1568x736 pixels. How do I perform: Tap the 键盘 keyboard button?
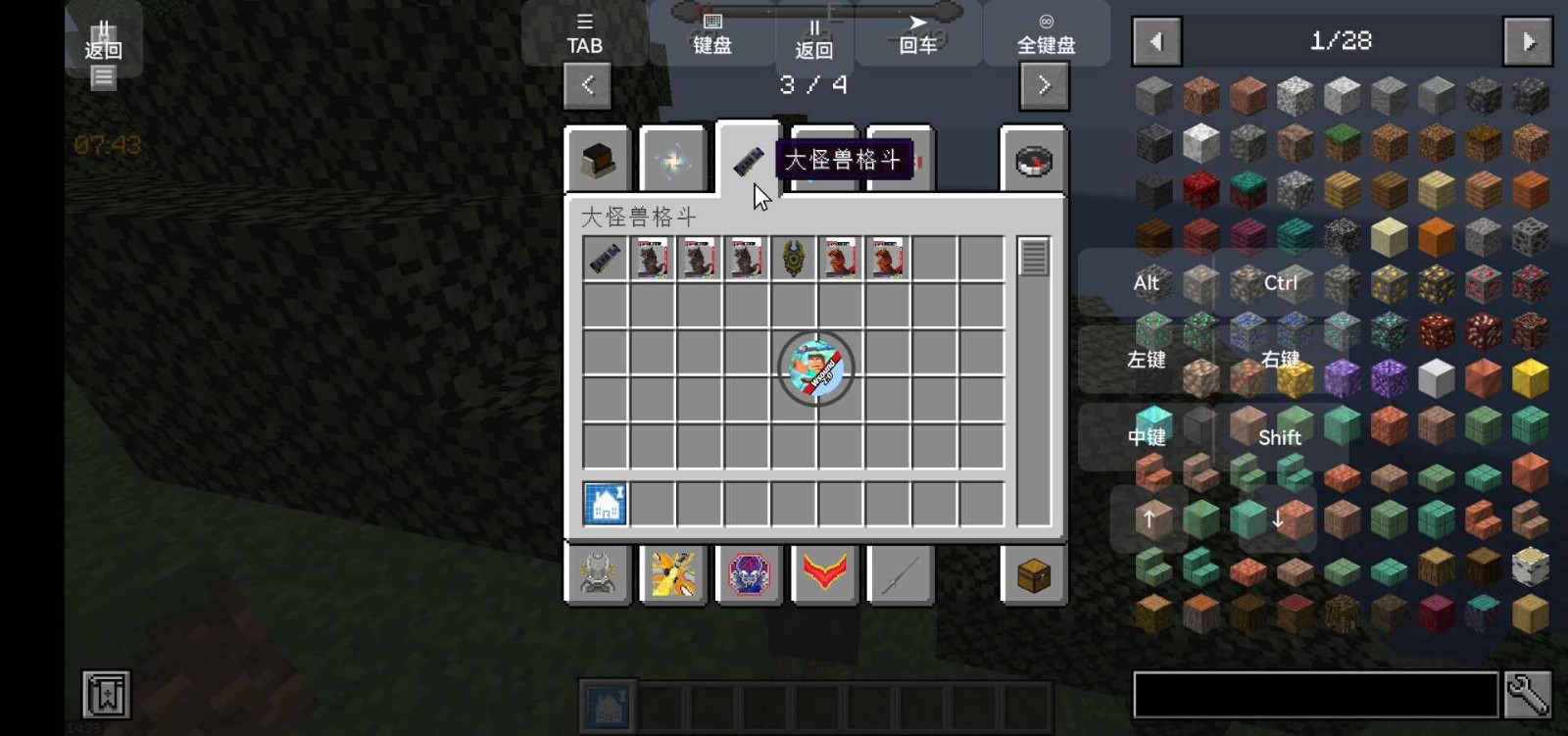tap(712, 35)
